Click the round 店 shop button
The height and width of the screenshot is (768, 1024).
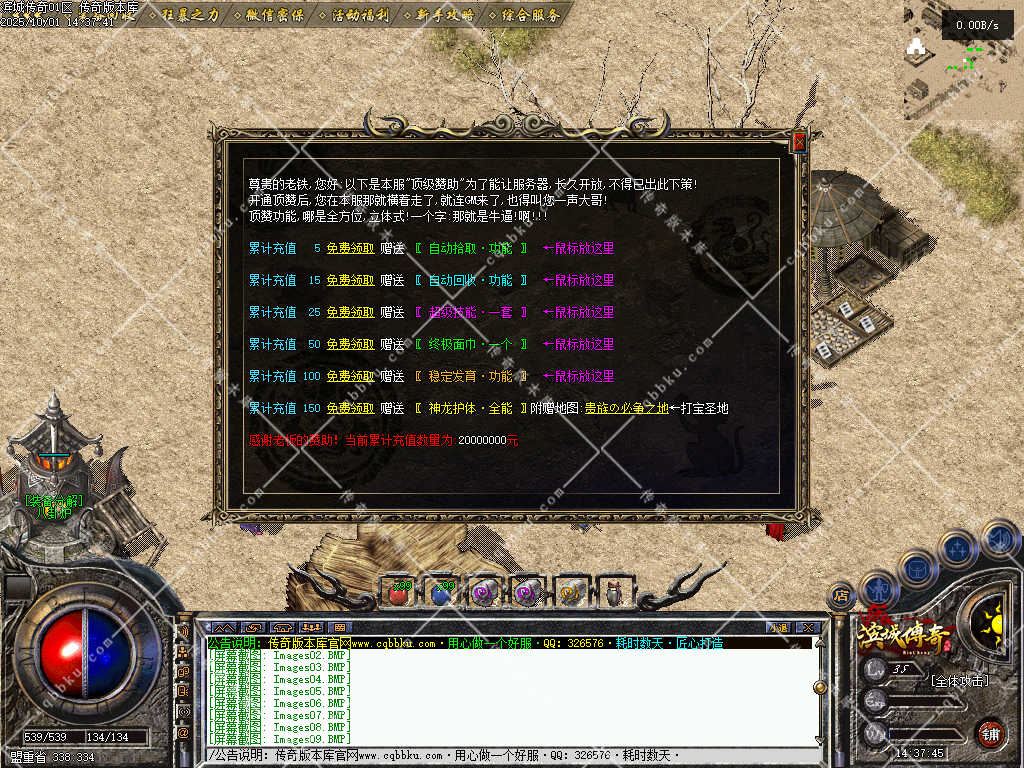pos(842,596)
